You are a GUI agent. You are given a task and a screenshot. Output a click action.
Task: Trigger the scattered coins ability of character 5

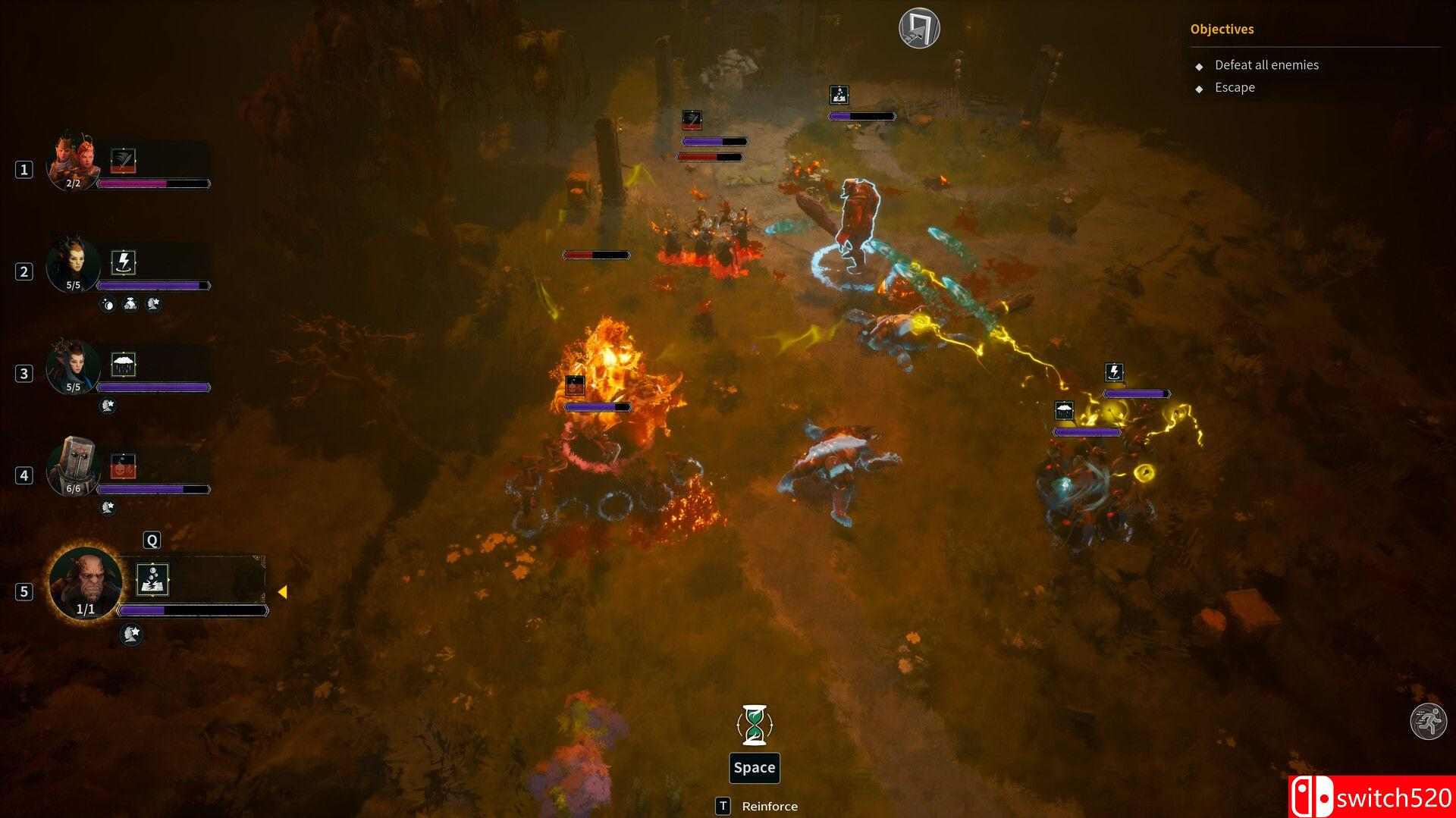153,580
